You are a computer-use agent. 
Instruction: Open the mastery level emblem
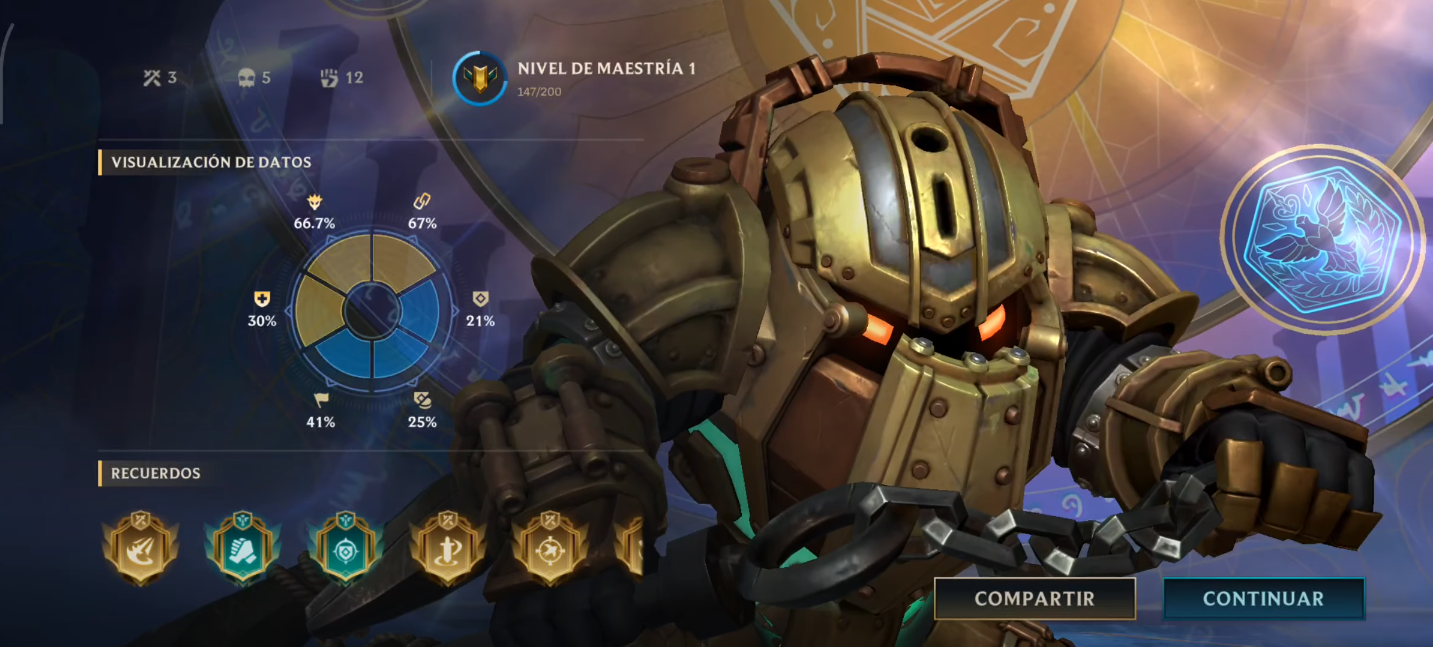pos(479,79)
